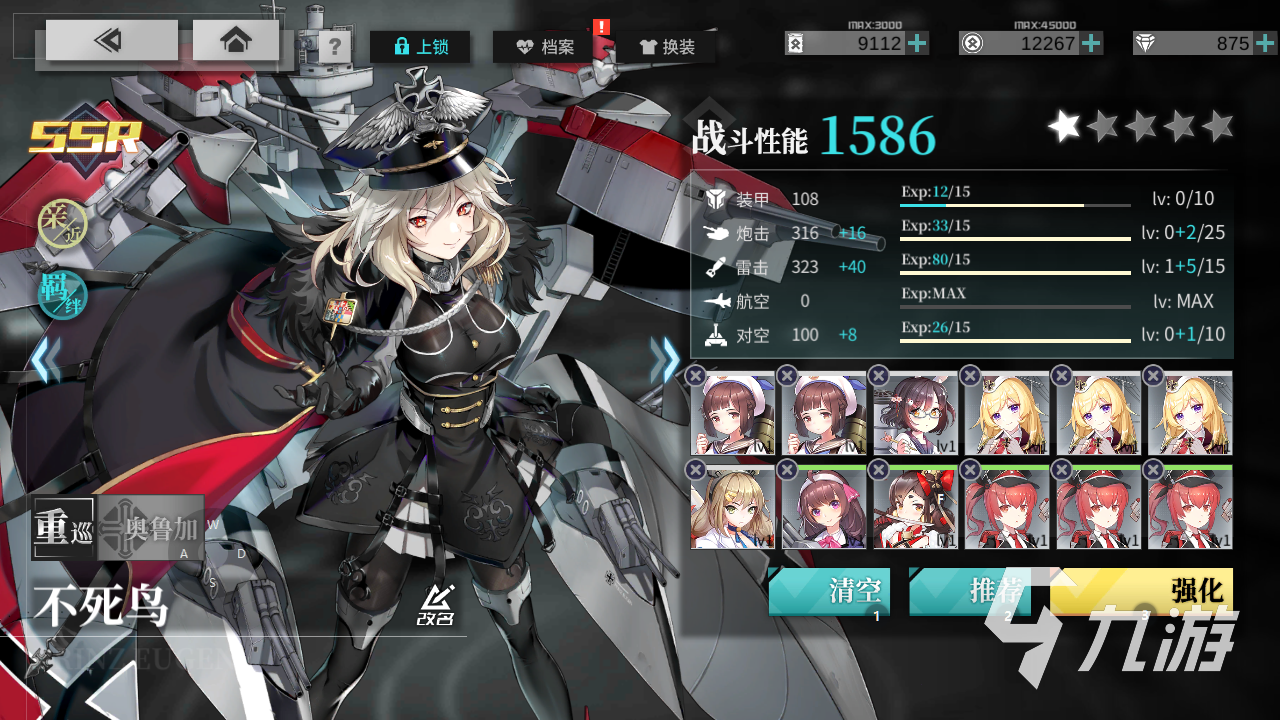This screenshot has height=720, width=1280.
Task: Open the teal 羁绊 bond icon
Action: 62,295
